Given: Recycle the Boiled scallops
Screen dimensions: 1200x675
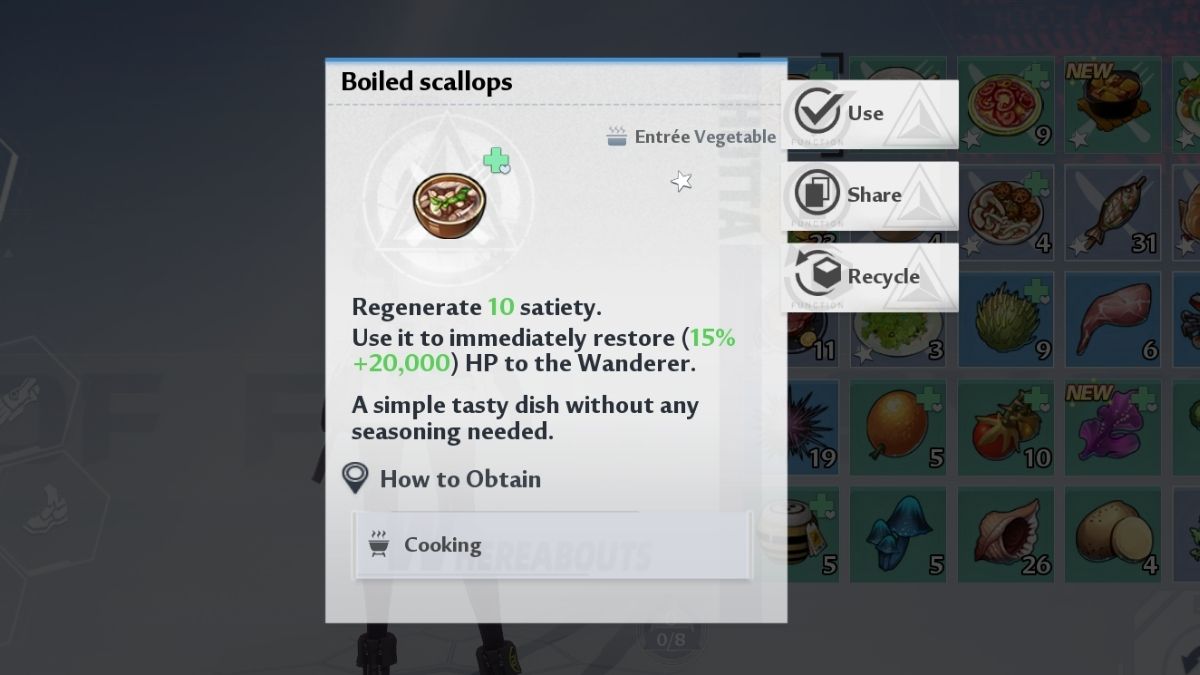Looking at the screenshot, I should [x=869, y=277].
